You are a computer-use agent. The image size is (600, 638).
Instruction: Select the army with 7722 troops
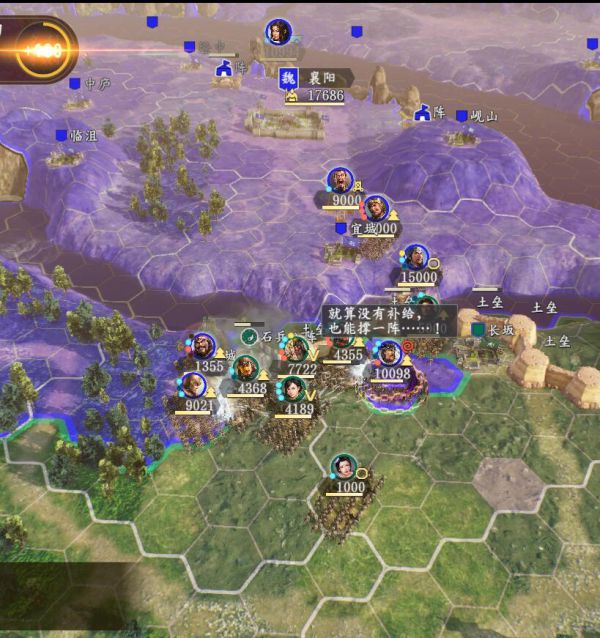click(297, 349)
